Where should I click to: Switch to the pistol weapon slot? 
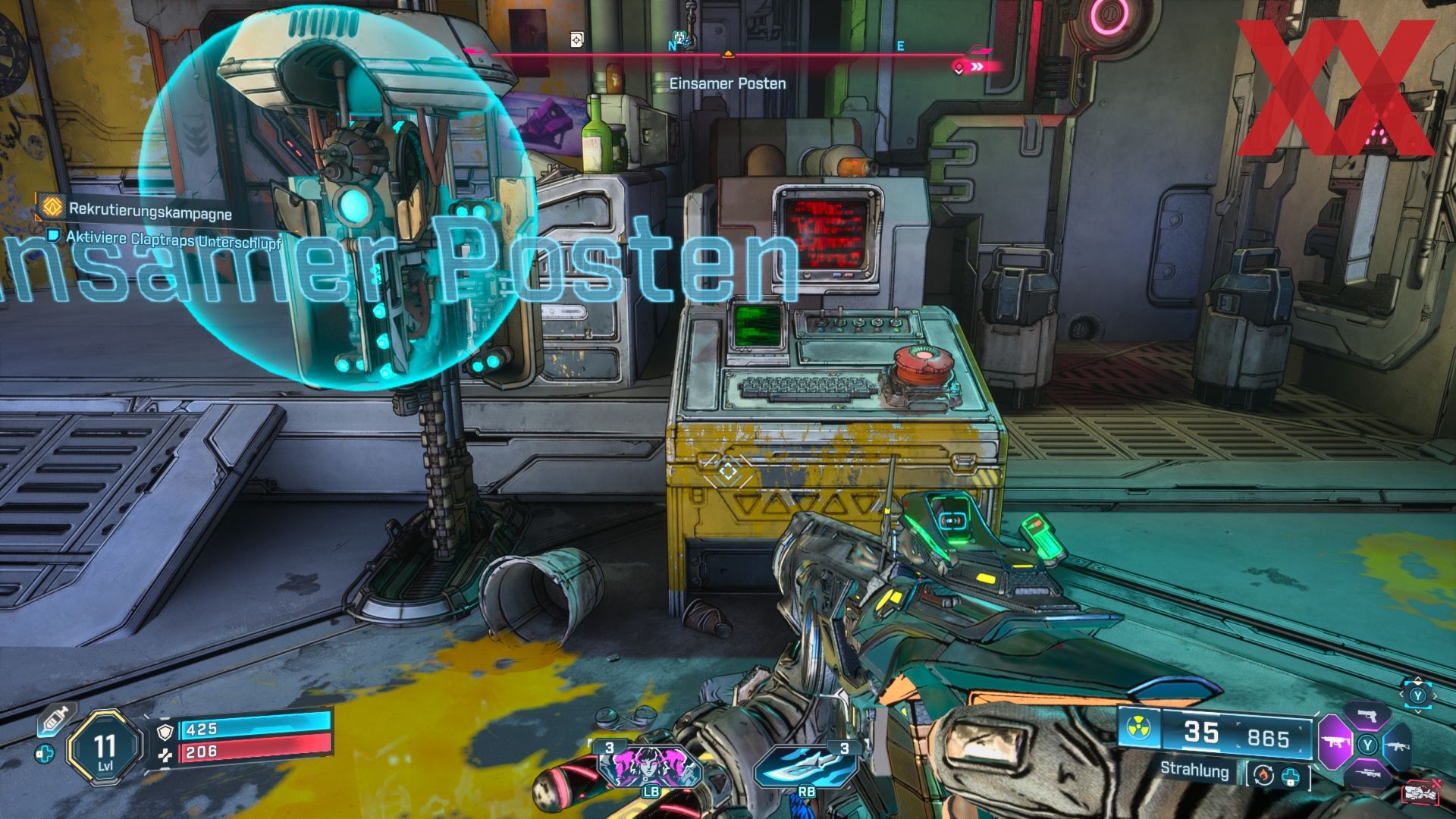[x=1367, y=716]
